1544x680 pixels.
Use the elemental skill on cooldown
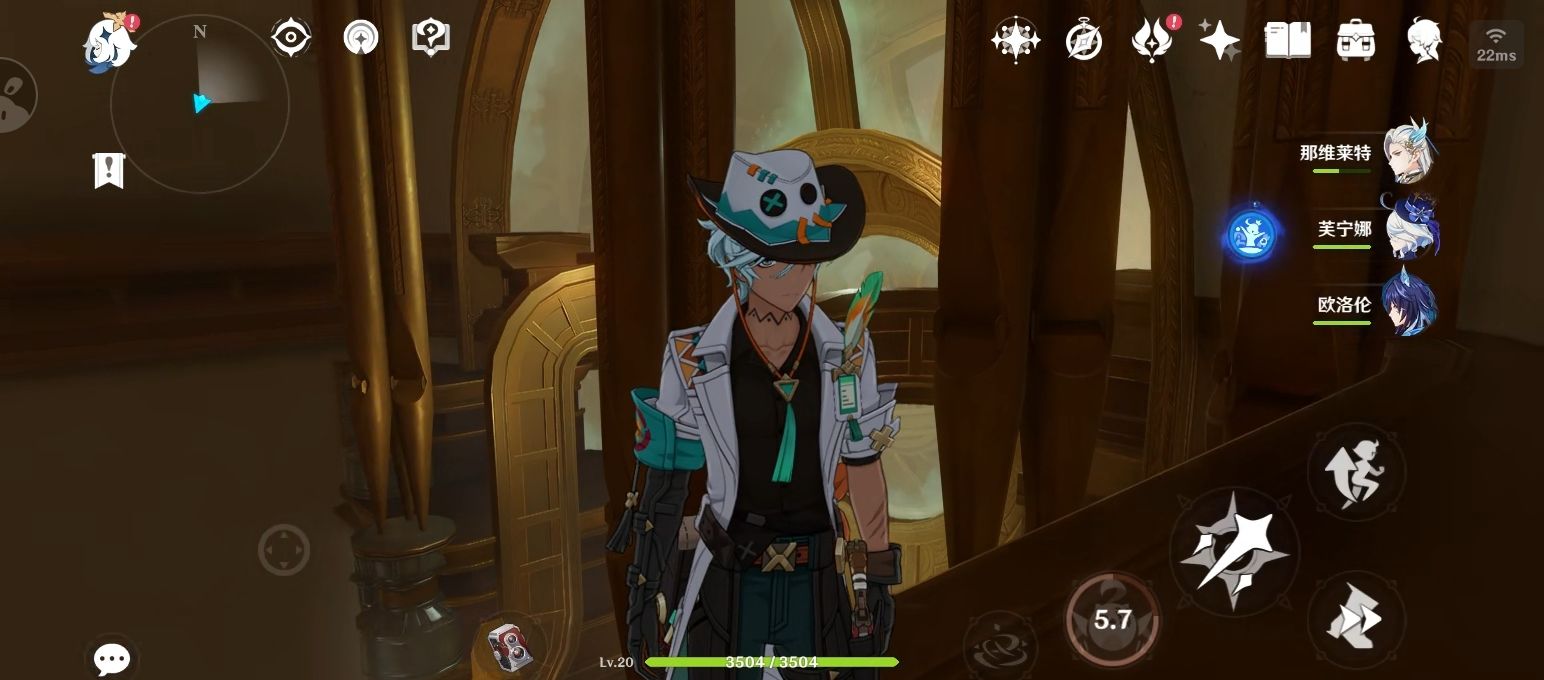(1112, 620)
